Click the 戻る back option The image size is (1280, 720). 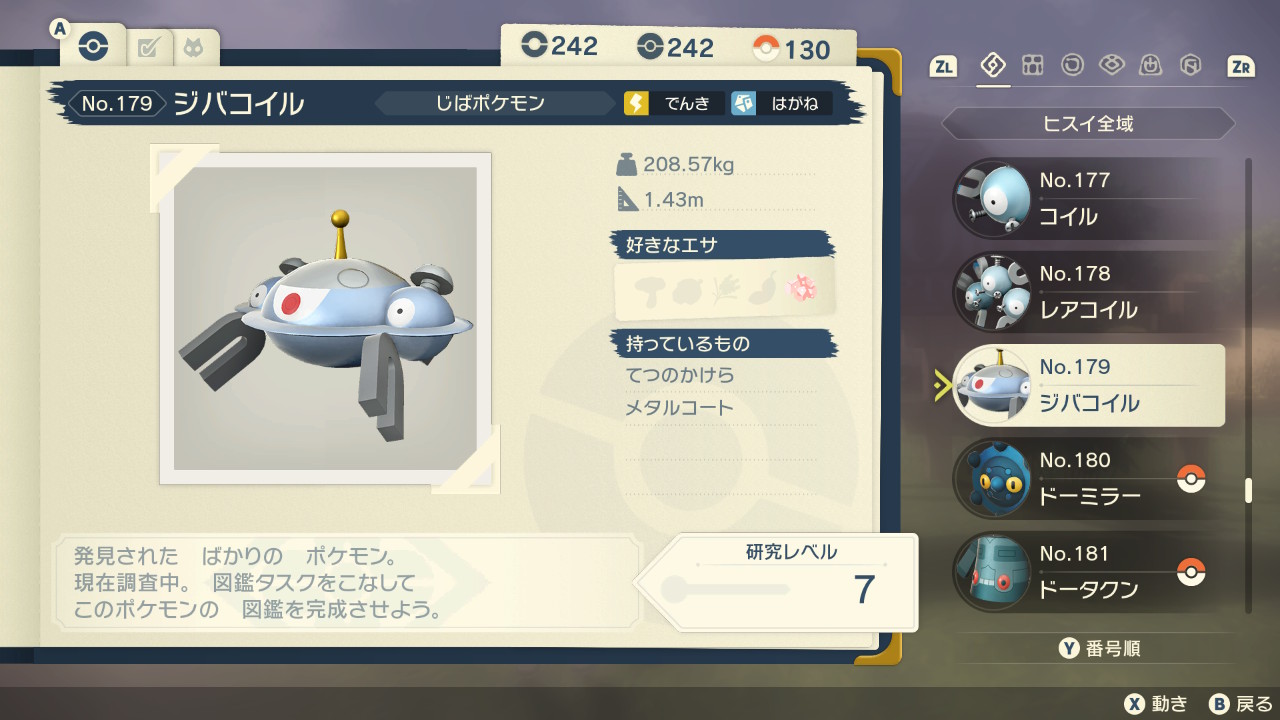[1240, 703]
